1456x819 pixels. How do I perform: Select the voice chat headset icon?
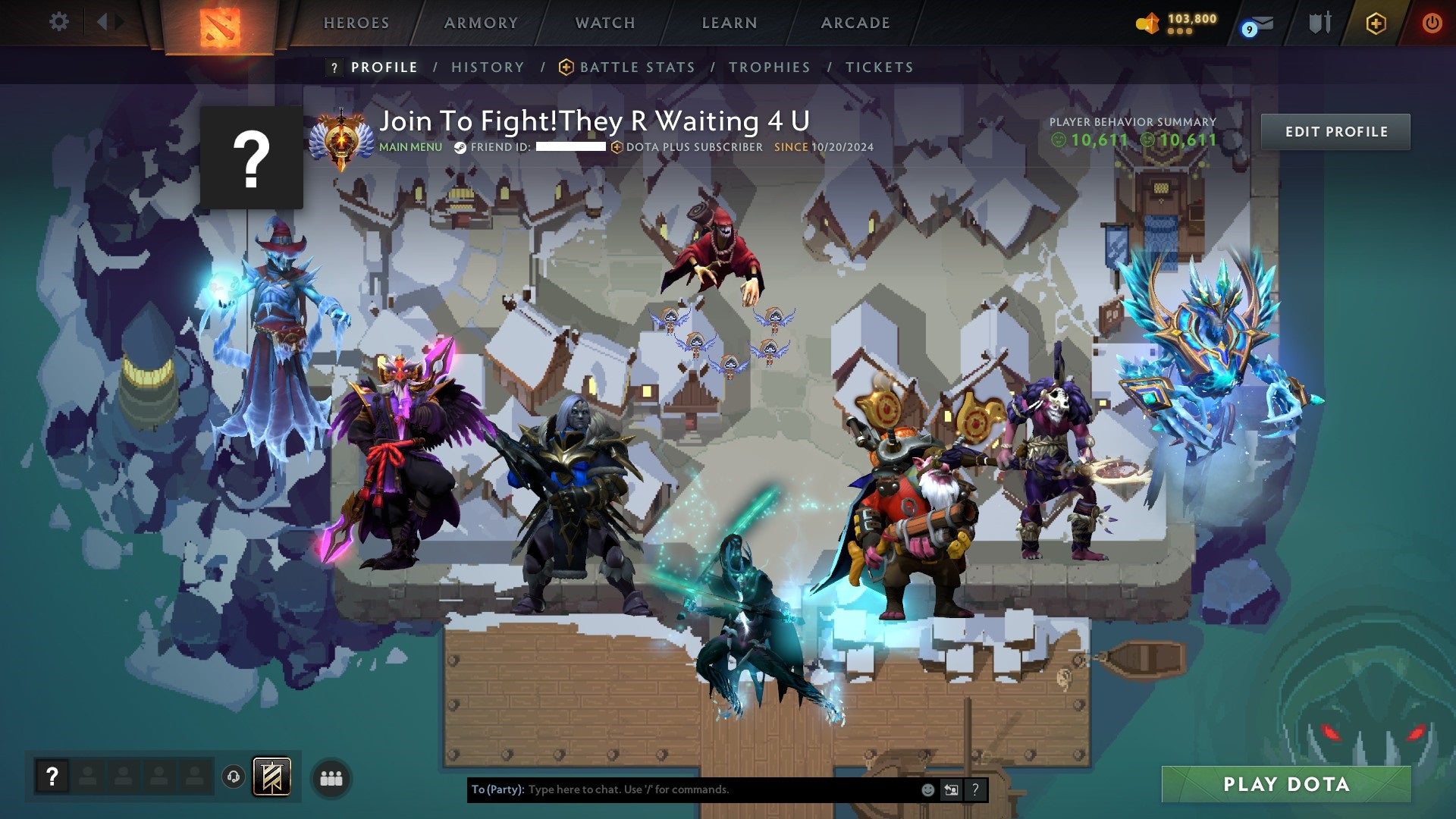click(x=233, y=775)
